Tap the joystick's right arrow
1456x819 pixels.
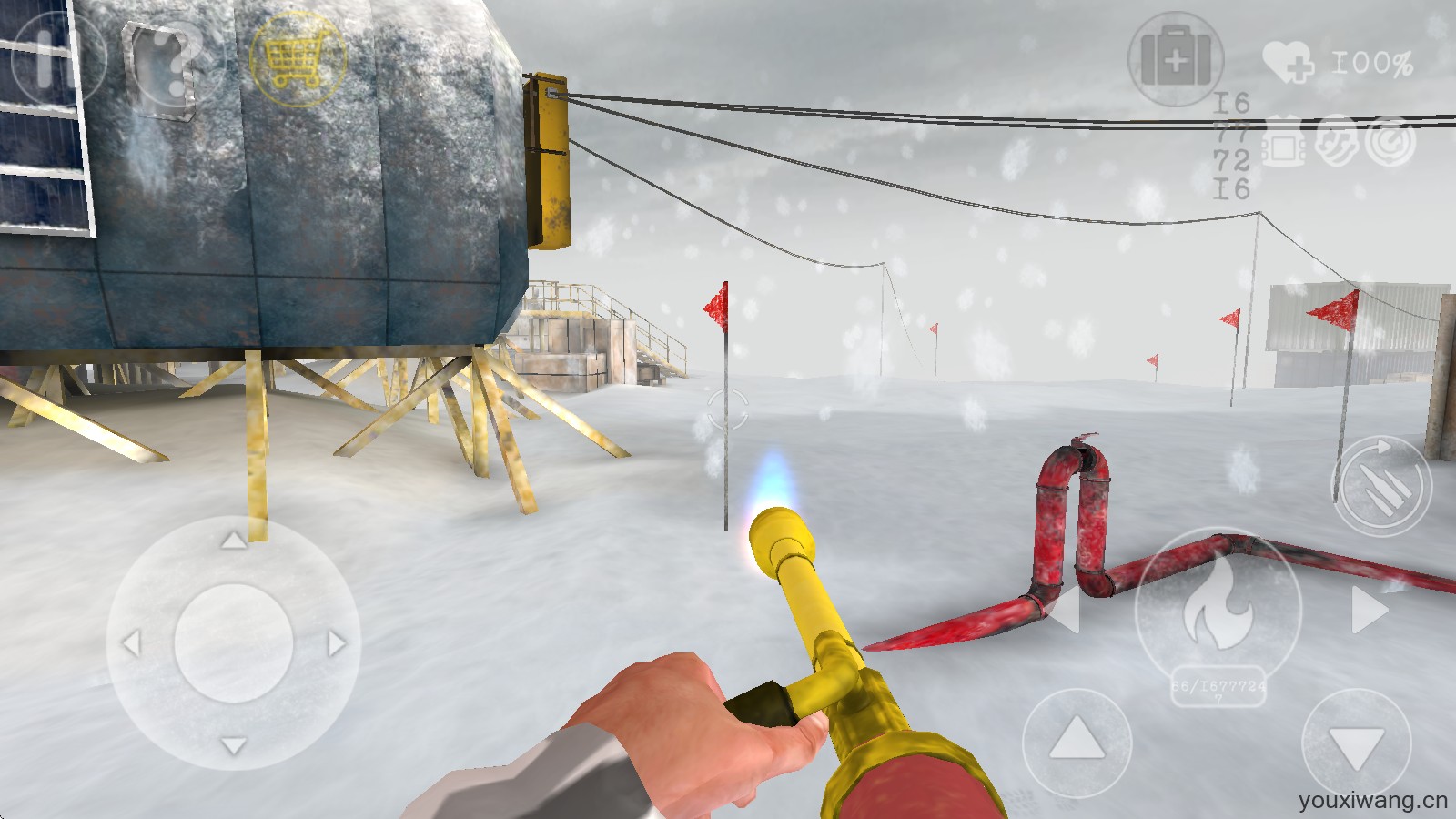[x=337, y=643]
